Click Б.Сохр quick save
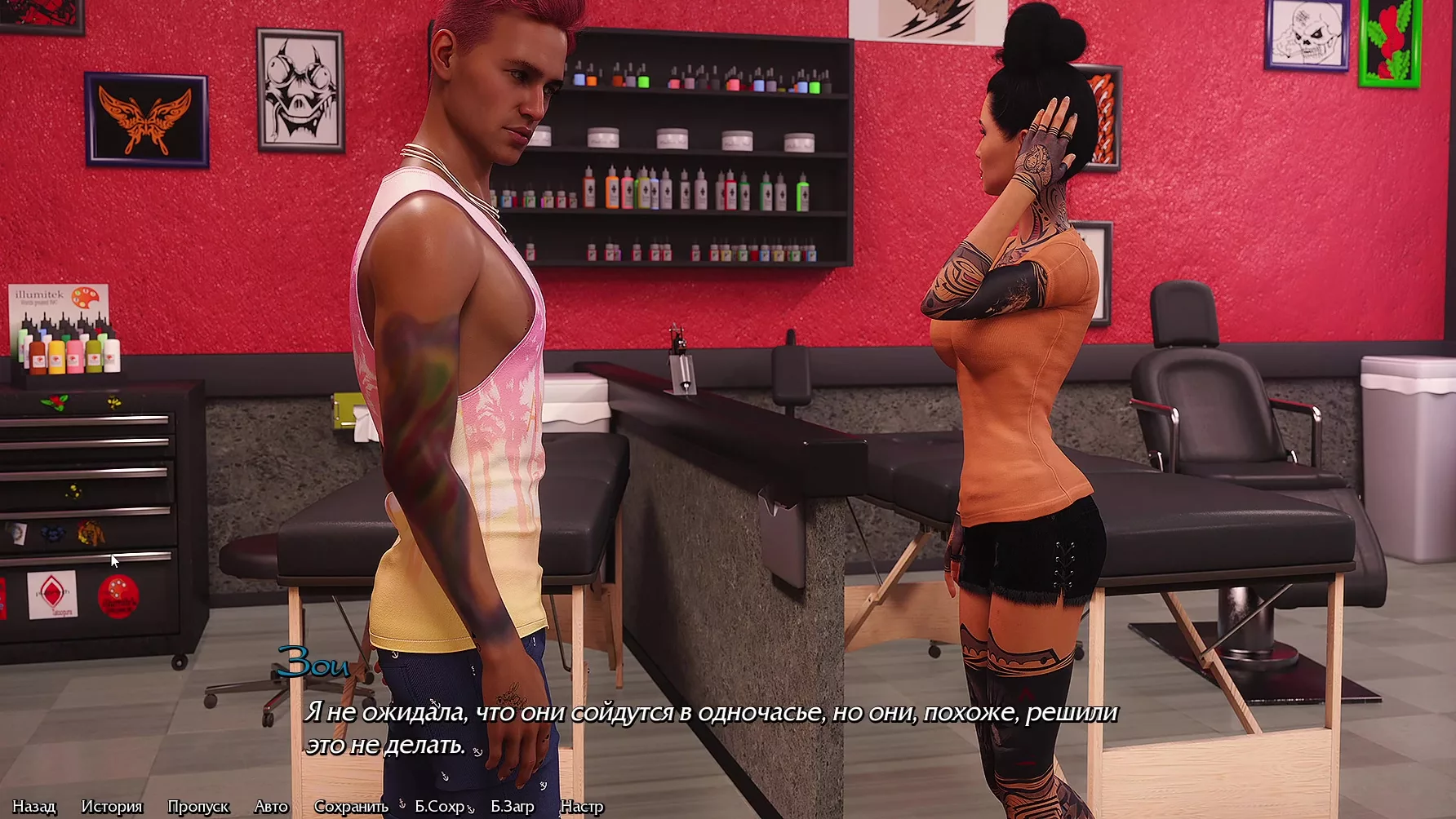 440,807
